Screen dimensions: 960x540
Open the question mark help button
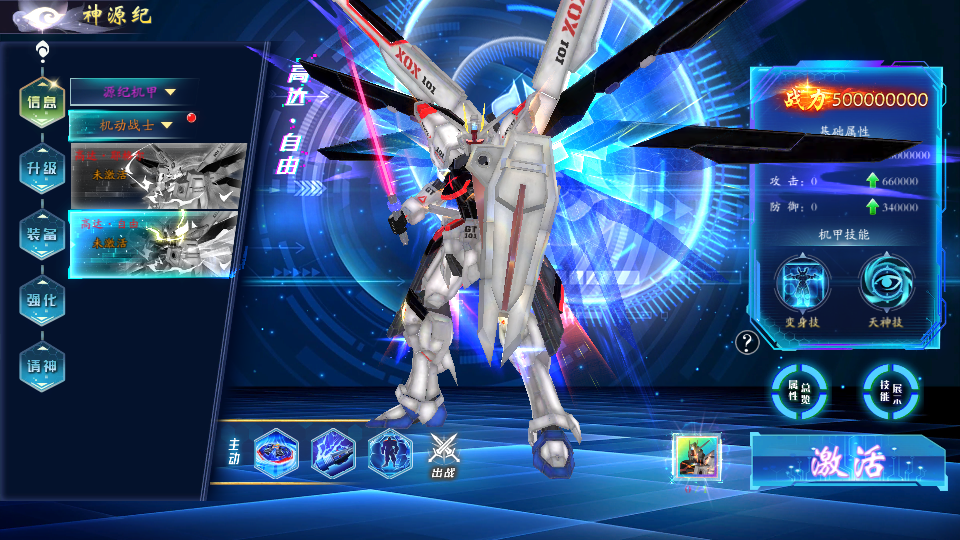[x=747, y=343]
